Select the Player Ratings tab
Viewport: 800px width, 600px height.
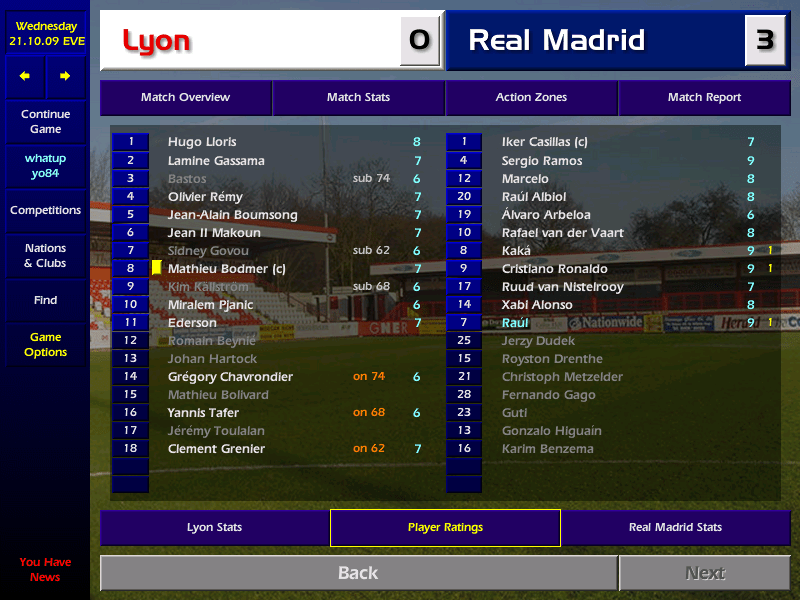pos(445,527)
